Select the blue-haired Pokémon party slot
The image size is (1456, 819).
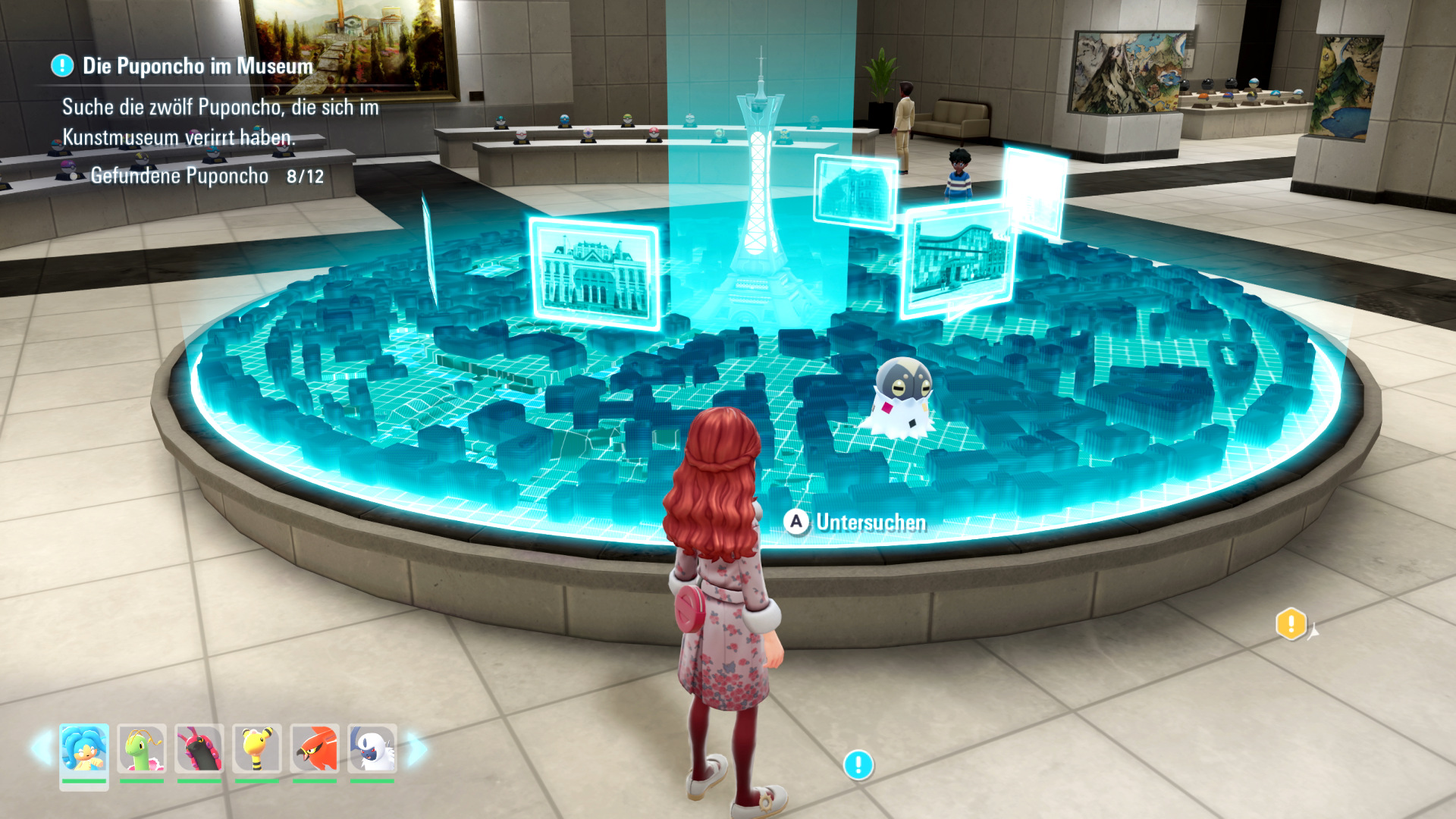84,748
